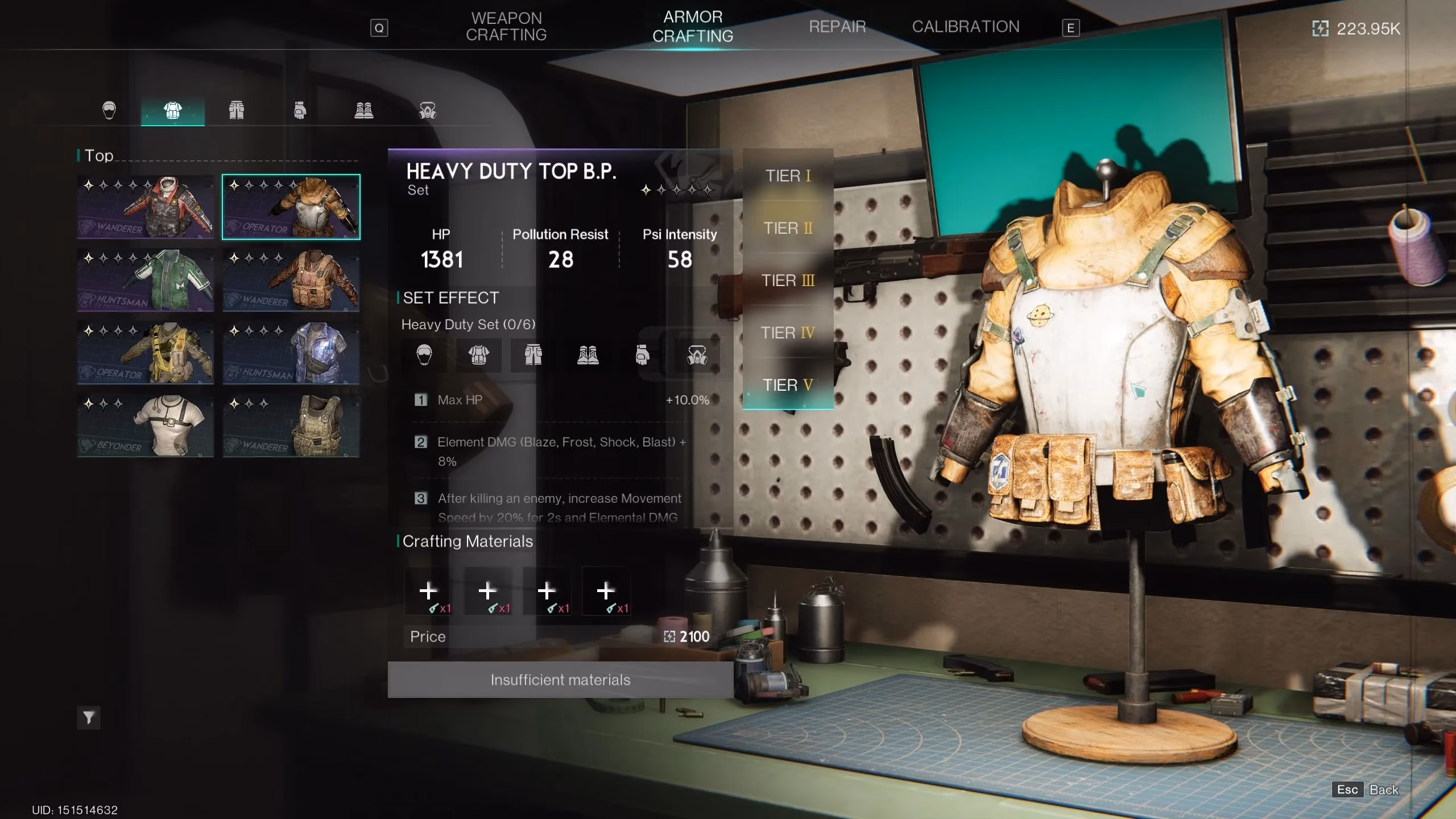Select the glowing blue Huntsman top blueprint

point(291,353)
